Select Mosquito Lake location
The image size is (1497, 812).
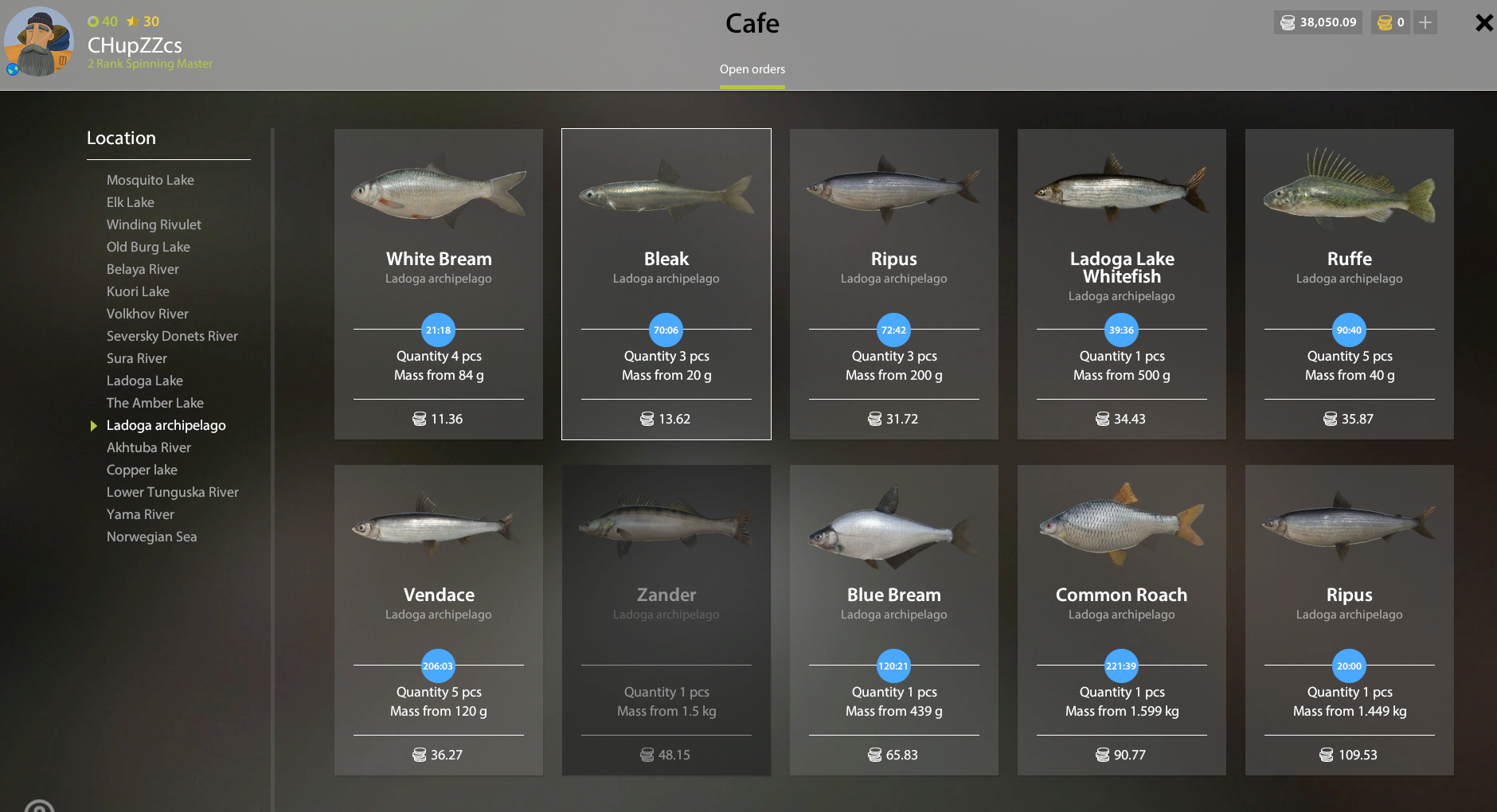[150, 180]
